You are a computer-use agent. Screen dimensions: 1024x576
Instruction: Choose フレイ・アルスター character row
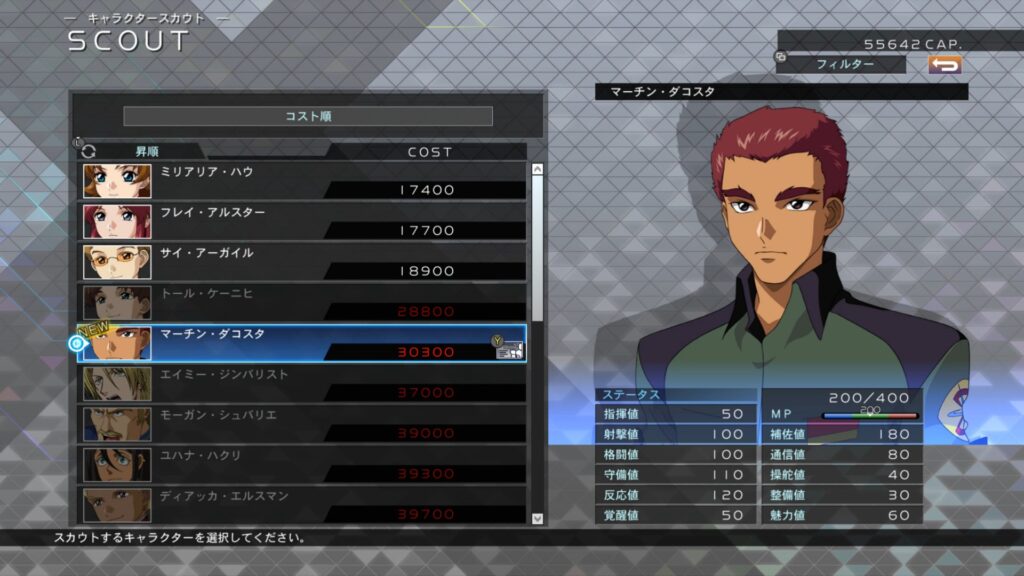(x=303, y=221)
